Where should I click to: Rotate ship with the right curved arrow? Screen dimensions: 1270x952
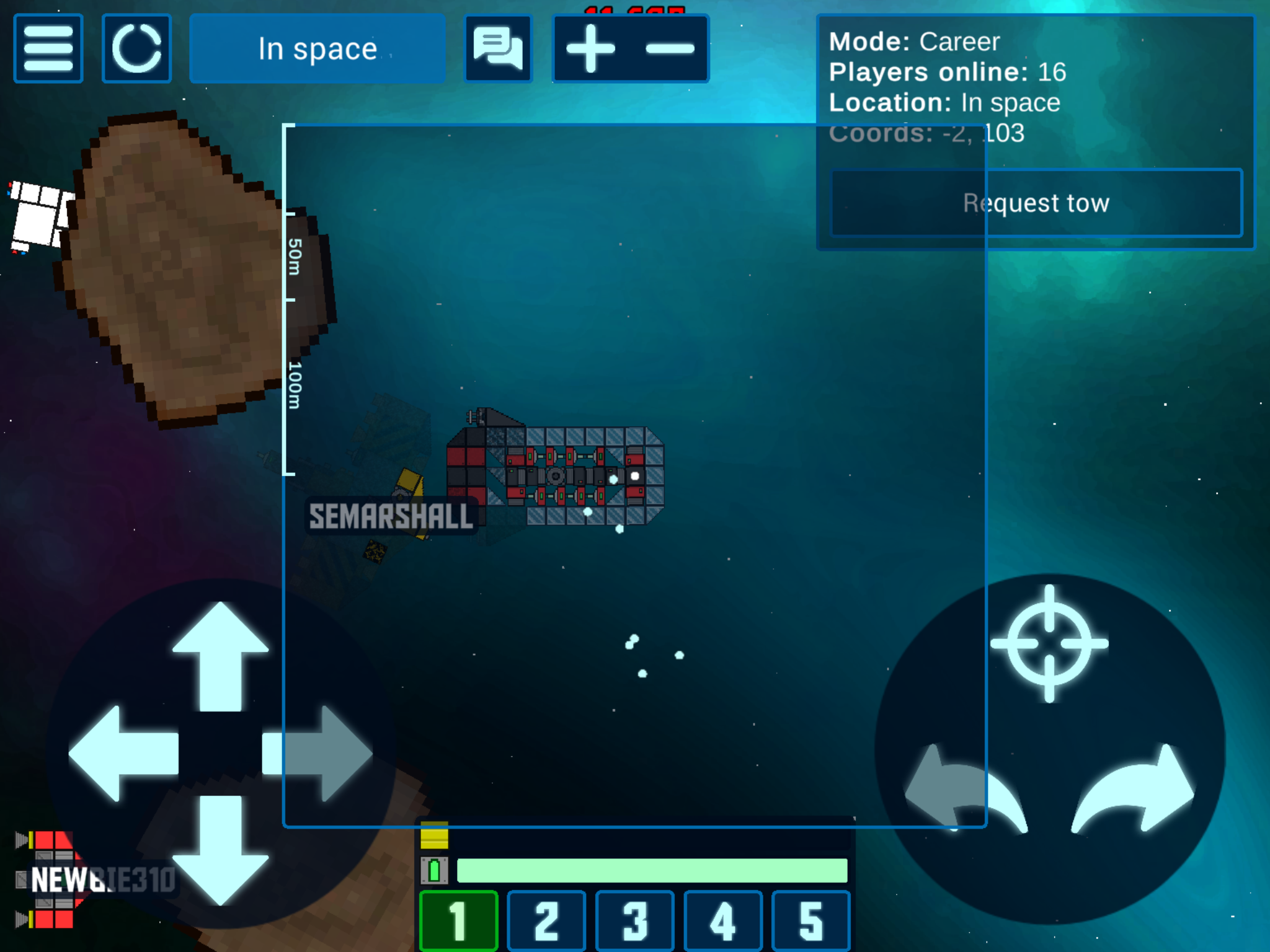[1135, 790]
